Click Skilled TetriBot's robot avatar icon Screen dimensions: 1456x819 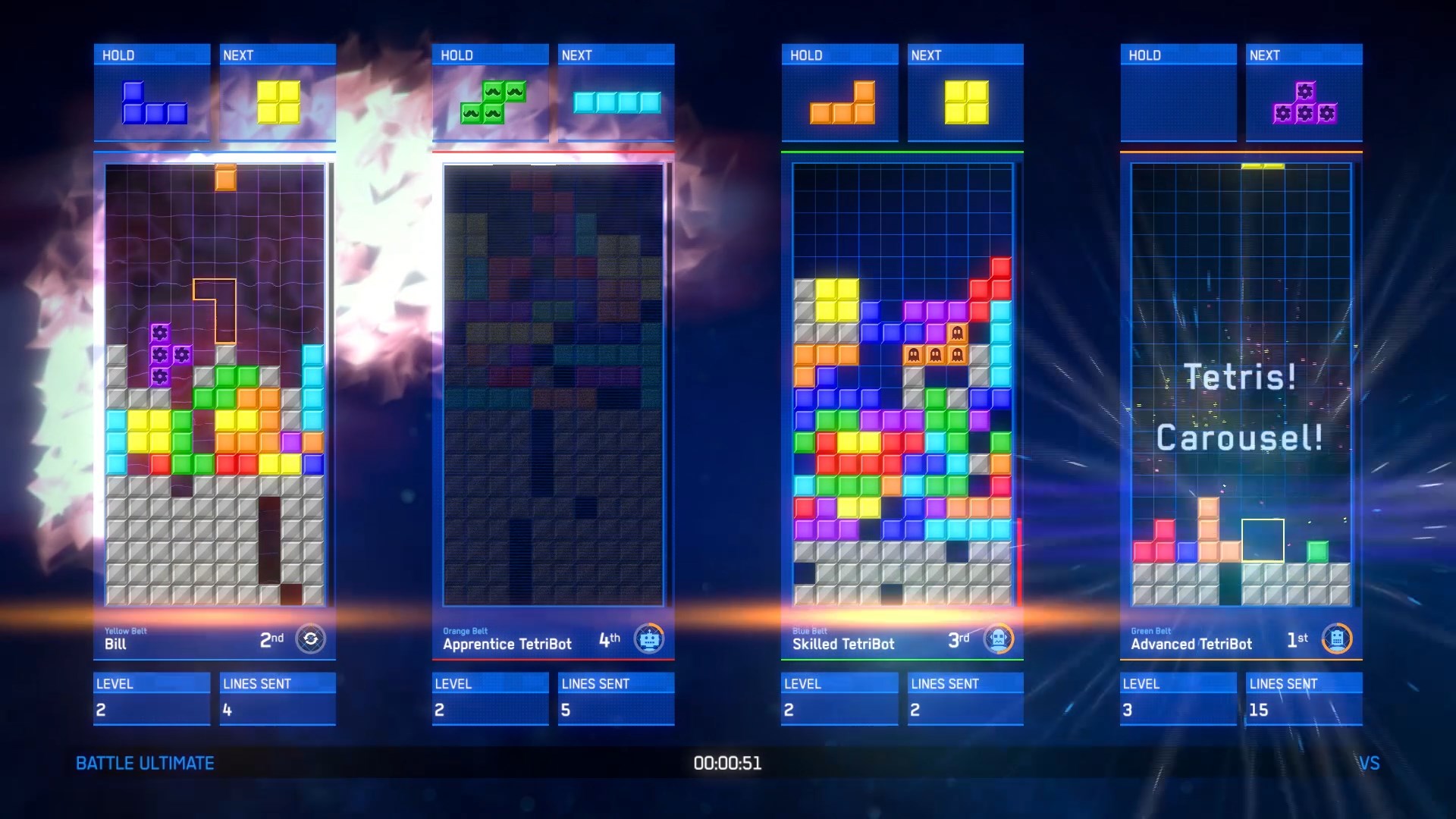pyautogui.click(x=1000, y=639)
